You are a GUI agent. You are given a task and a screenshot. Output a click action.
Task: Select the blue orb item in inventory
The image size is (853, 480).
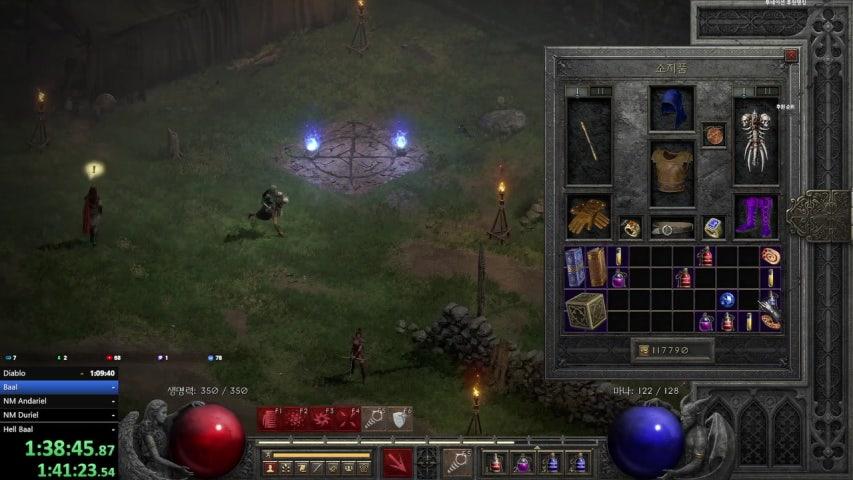(727, 300)
